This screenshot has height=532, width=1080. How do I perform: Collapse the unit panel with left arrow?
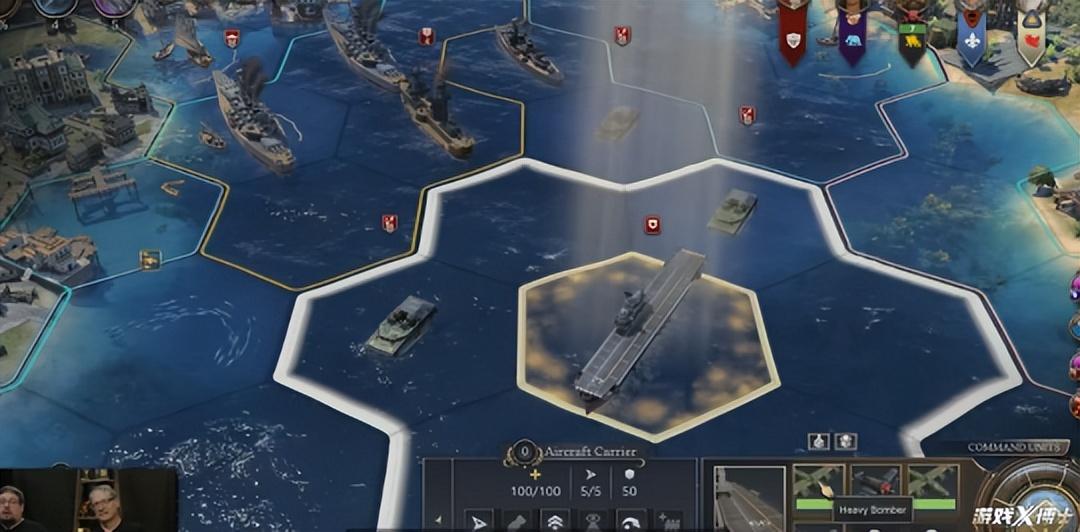click(x=437, y=520)
